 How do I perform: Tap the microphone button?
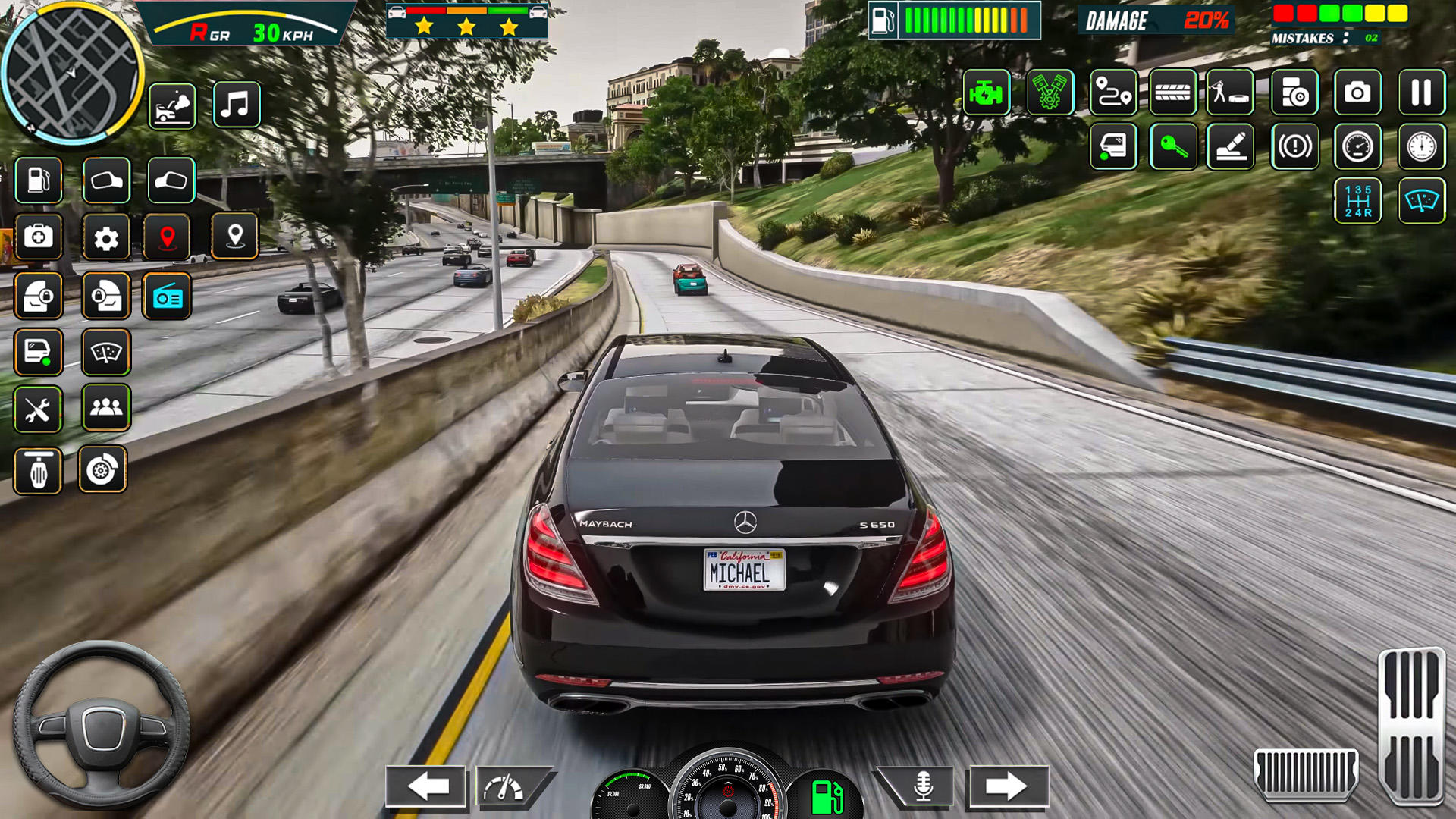click(x=922, y=786)
